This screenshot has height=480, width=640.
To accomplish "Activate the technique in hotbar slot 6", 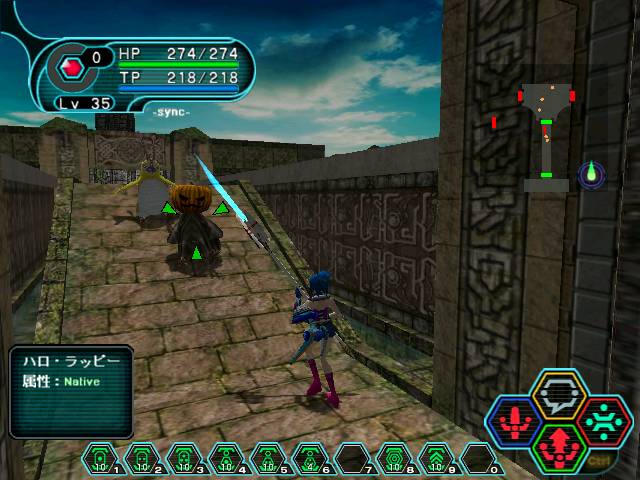I will coord(310,459).
